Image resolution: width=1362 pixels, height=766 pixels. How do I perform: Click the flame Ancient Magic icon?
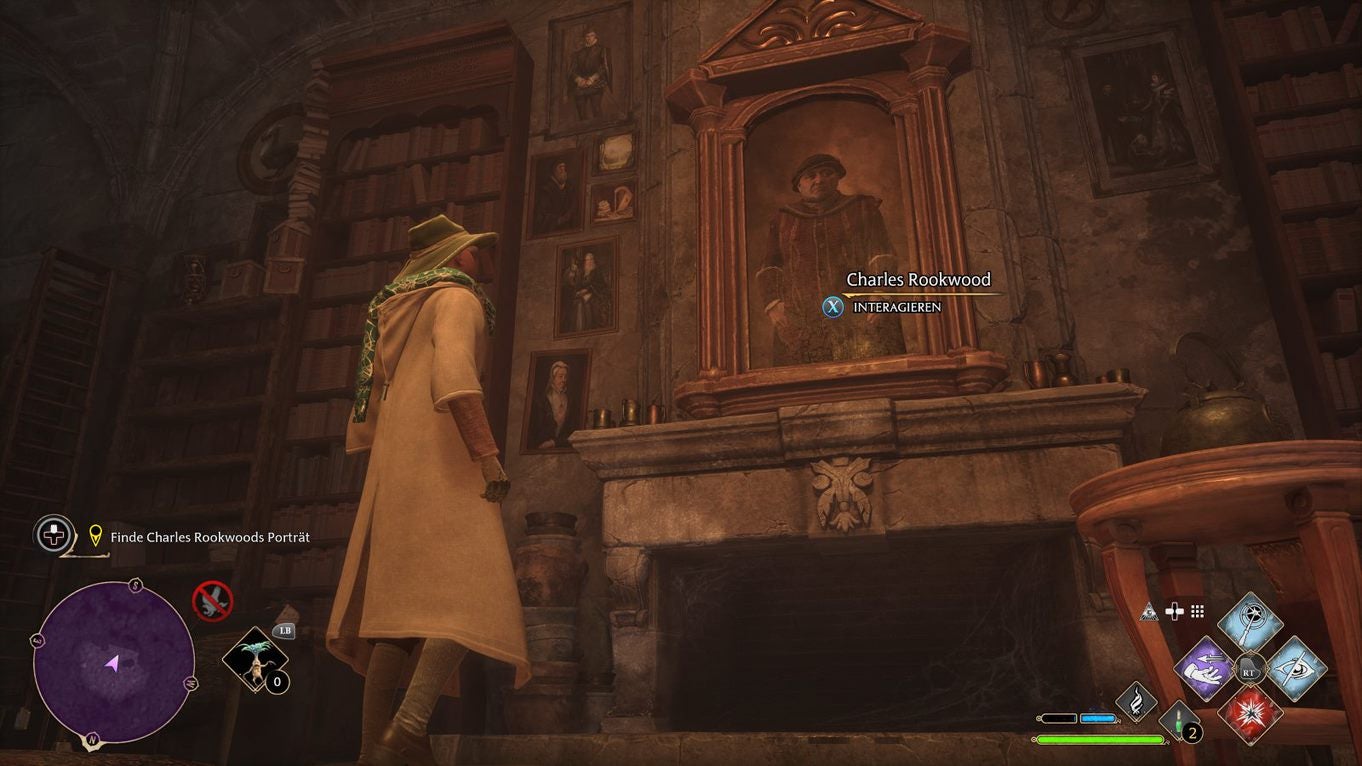[1138, 701]
